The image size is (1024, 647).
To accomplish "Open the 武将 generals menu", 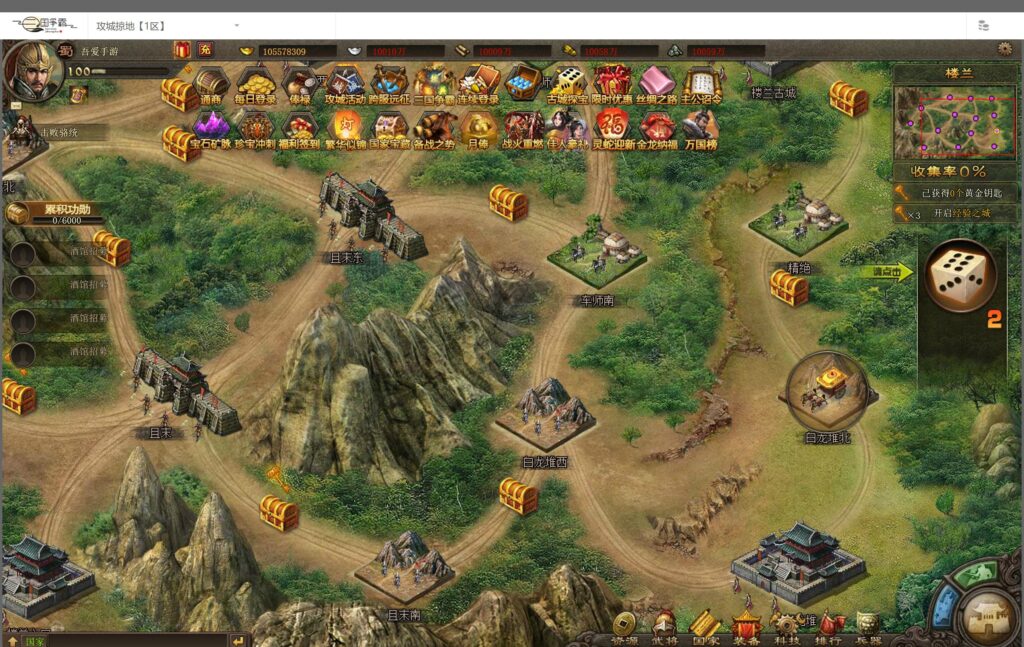I will point(664,627).
